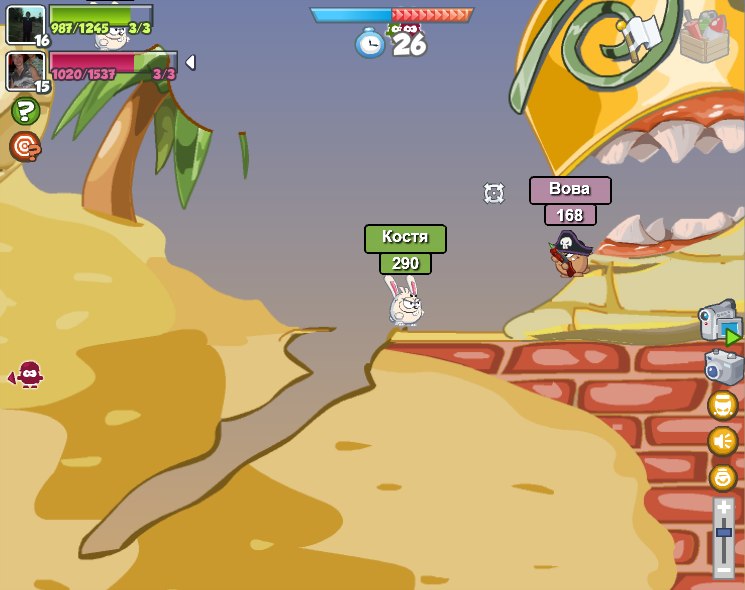745x590 pixels.
Task: Click the zoom slider handle
Action: click(x=724, y=533)
